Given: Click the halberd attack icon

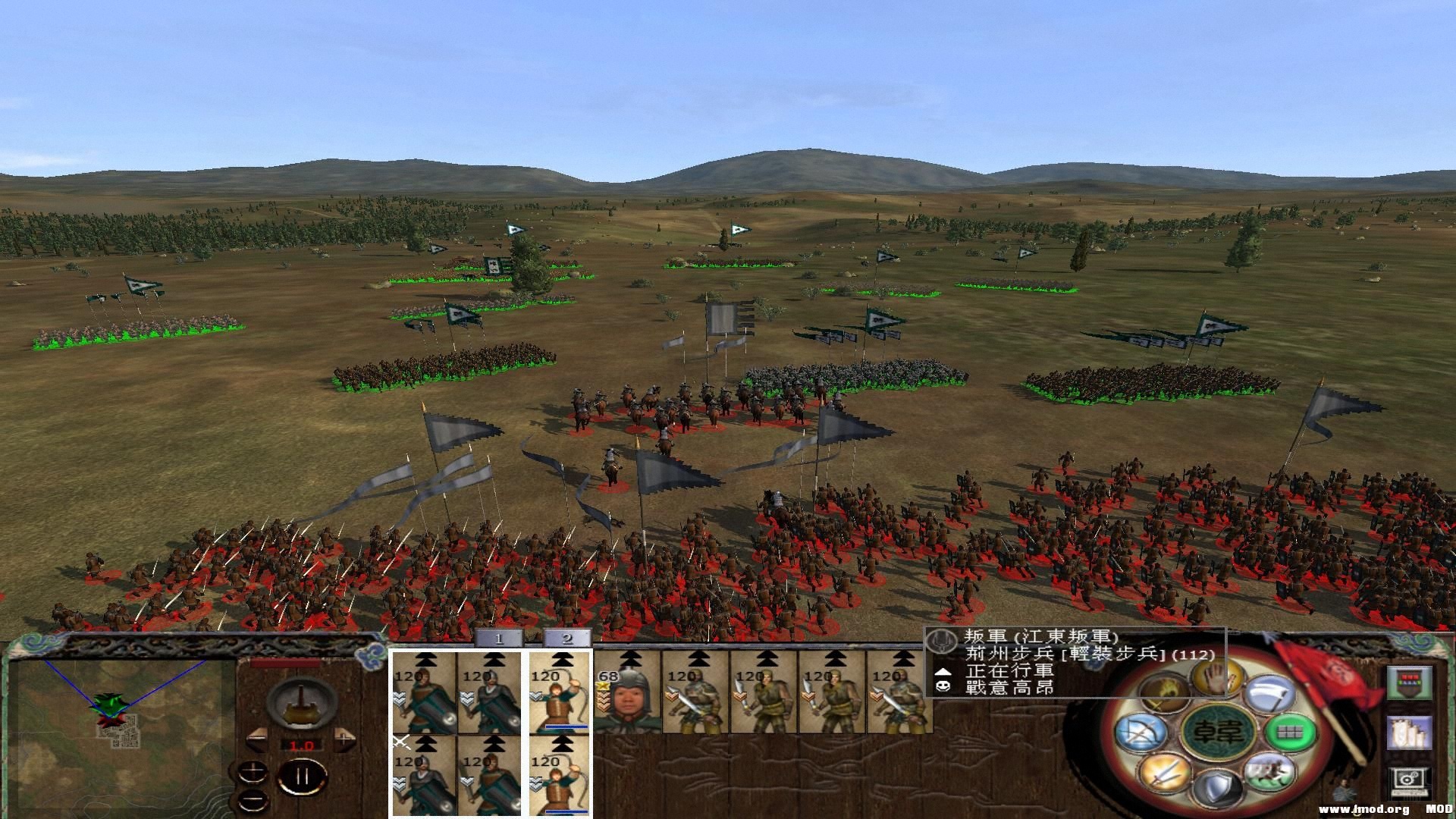Looking at the screenshot, I should (x=1269, y=694).
